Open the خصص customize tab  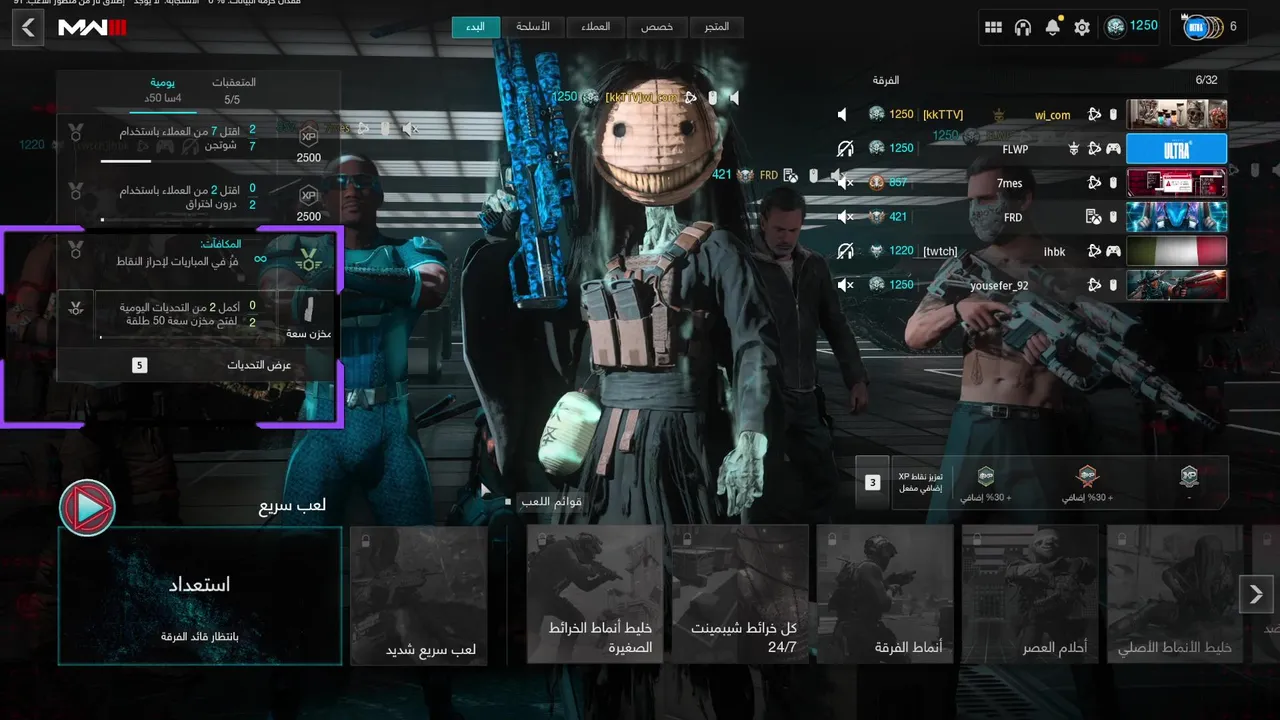(x=656, y=27)
